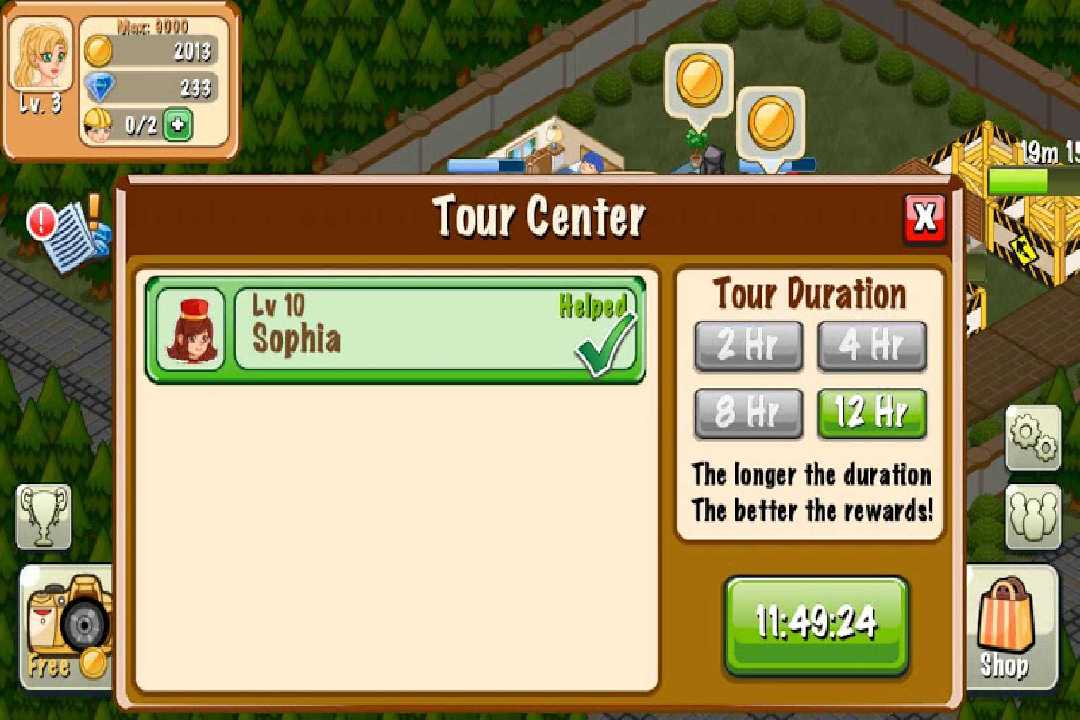1080x720 pixels.
Task: Open the gears settings button
Action: click(1032, 437)
